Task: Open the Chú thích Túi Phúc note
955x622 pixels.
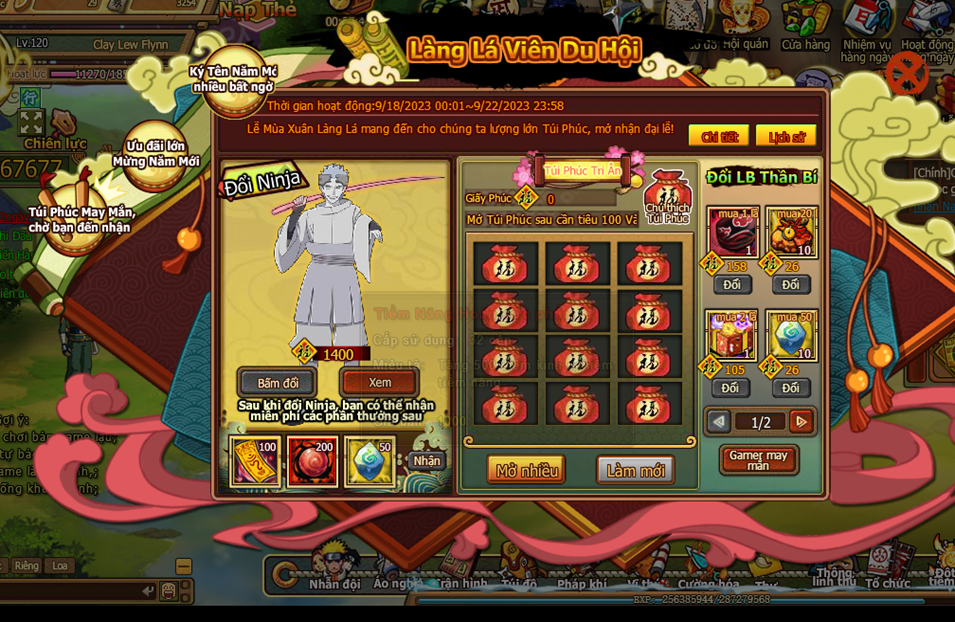Action: 667,198
